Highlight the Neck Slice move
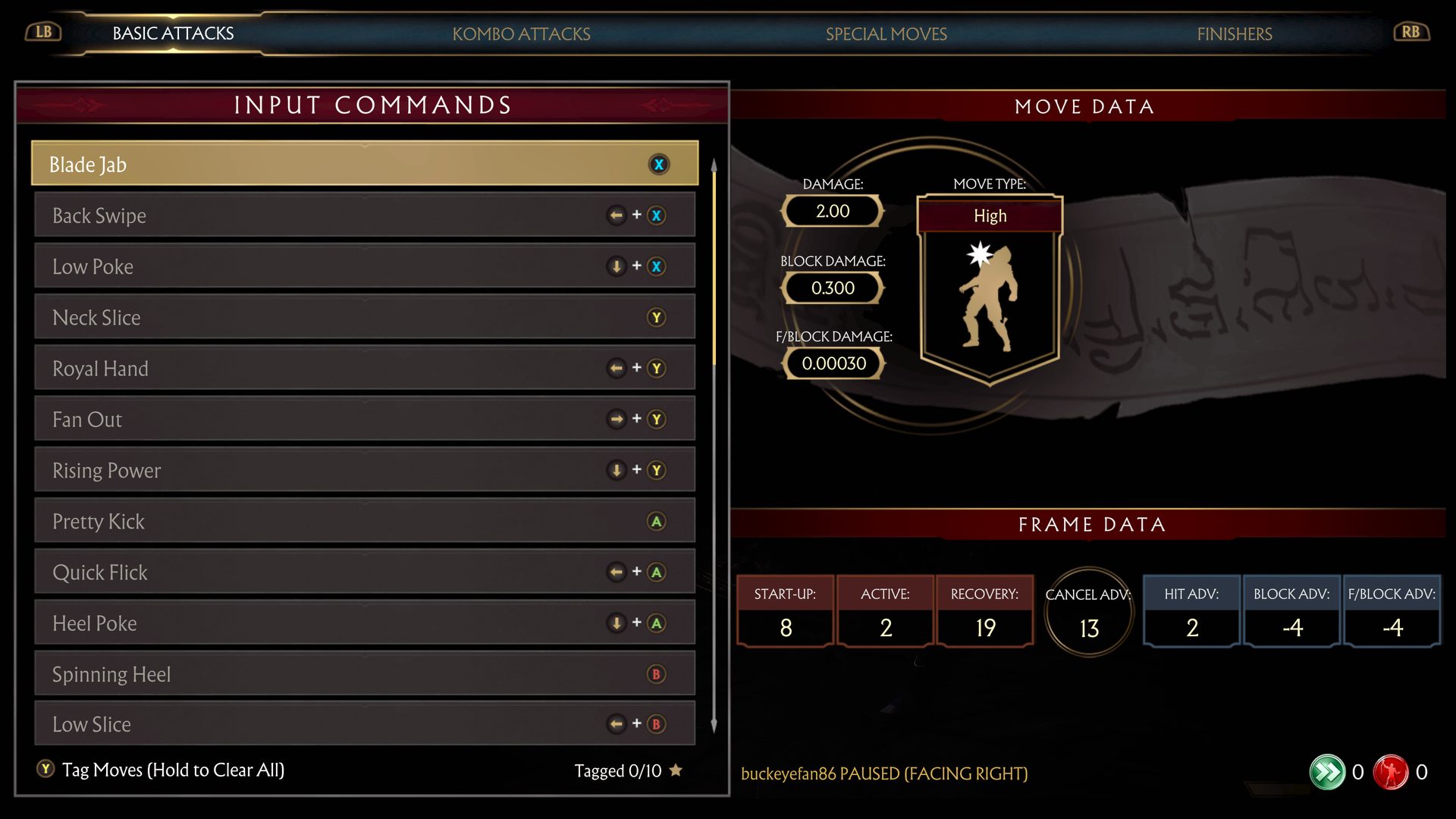The height and width of the screenshot is (819, 1456). [x=364, y=317]
